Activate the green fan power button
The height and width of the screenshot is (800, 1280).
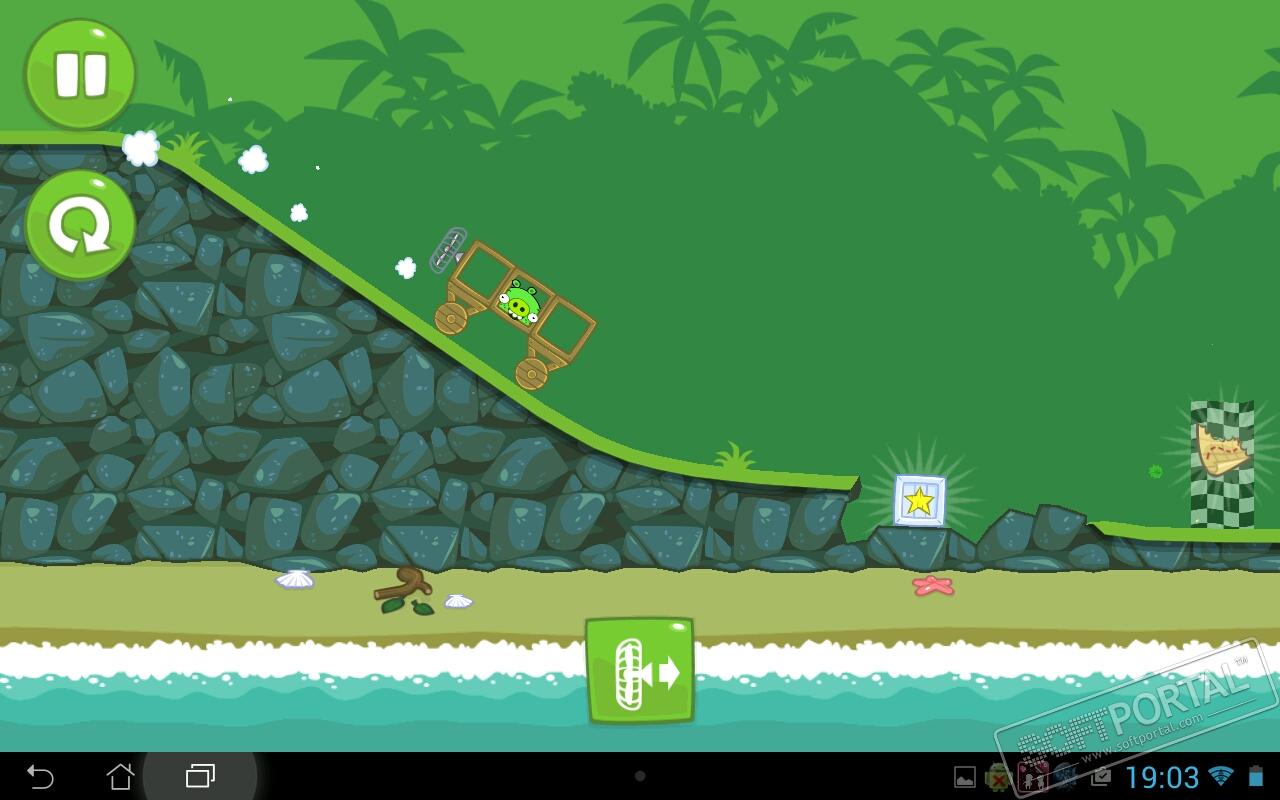click(x=640, y=670)
